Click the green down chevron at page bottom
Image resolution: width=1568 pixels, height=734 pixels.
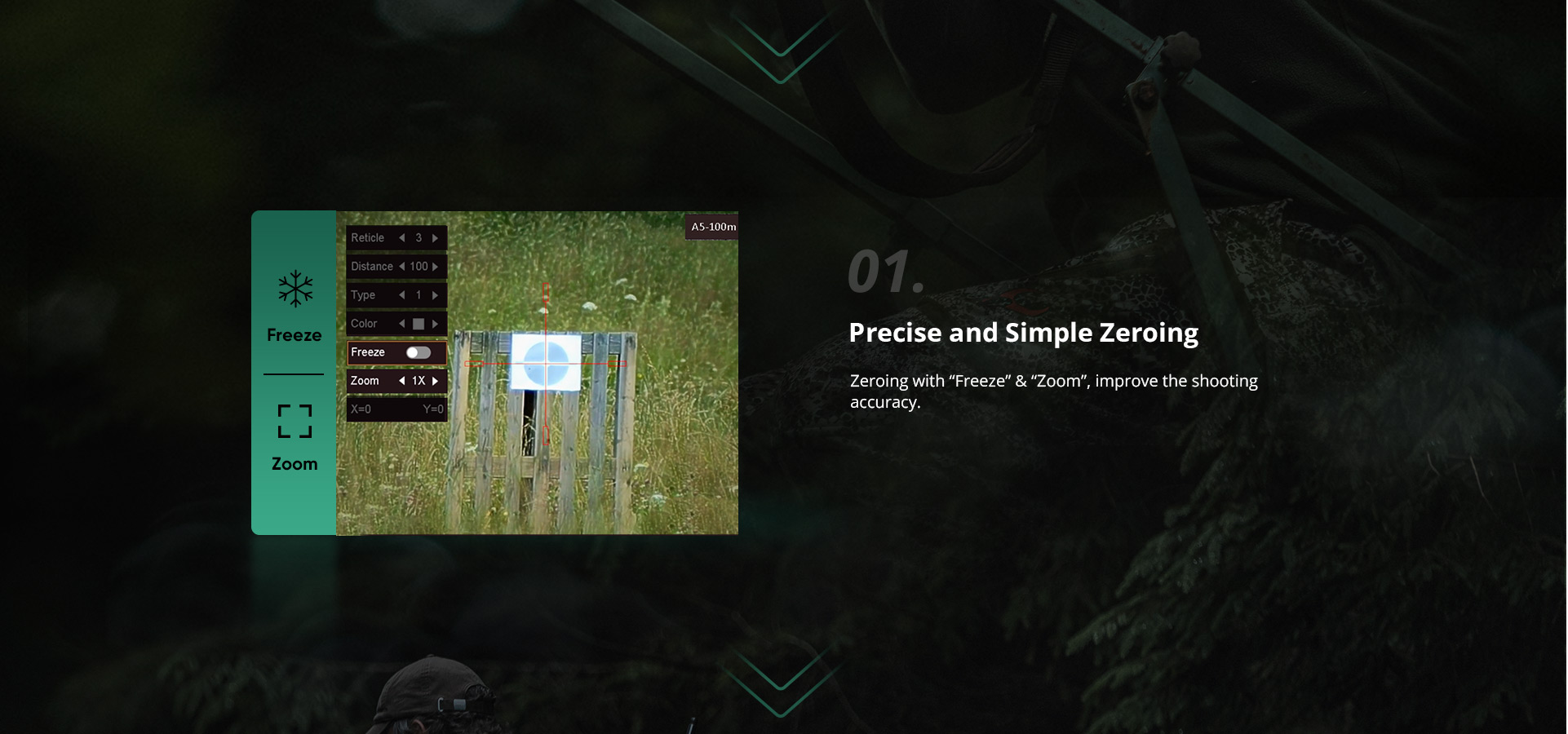[781, 682]
